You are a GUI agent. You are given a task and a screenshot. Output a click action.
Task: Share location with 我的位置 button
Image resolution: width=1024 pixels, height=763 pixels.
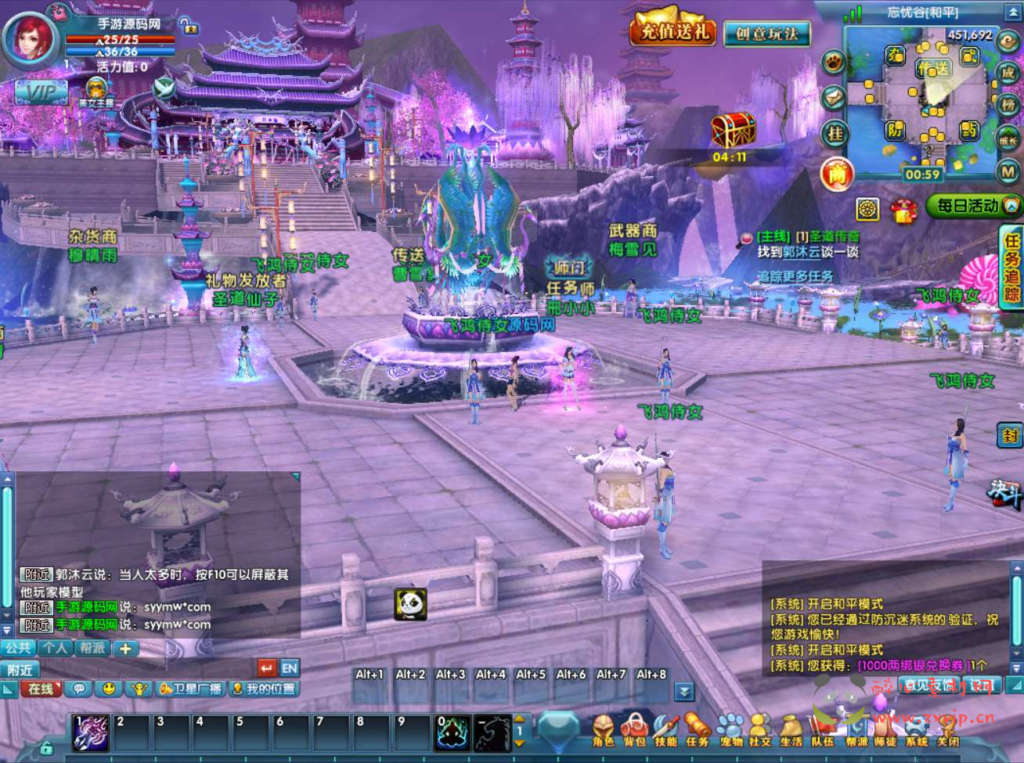click(264, 689)
